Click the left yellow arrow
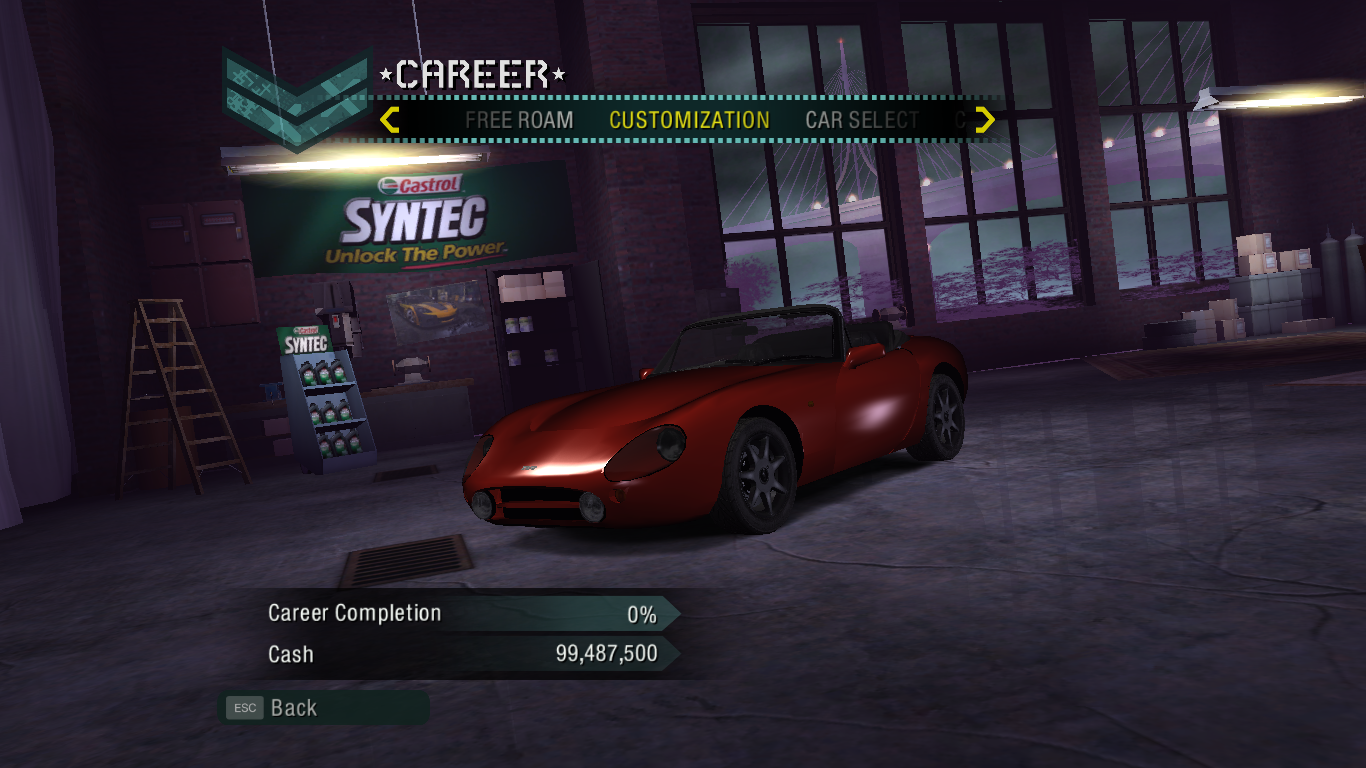1366x768 pixels. pyautogui.click(x=390, y=121)
